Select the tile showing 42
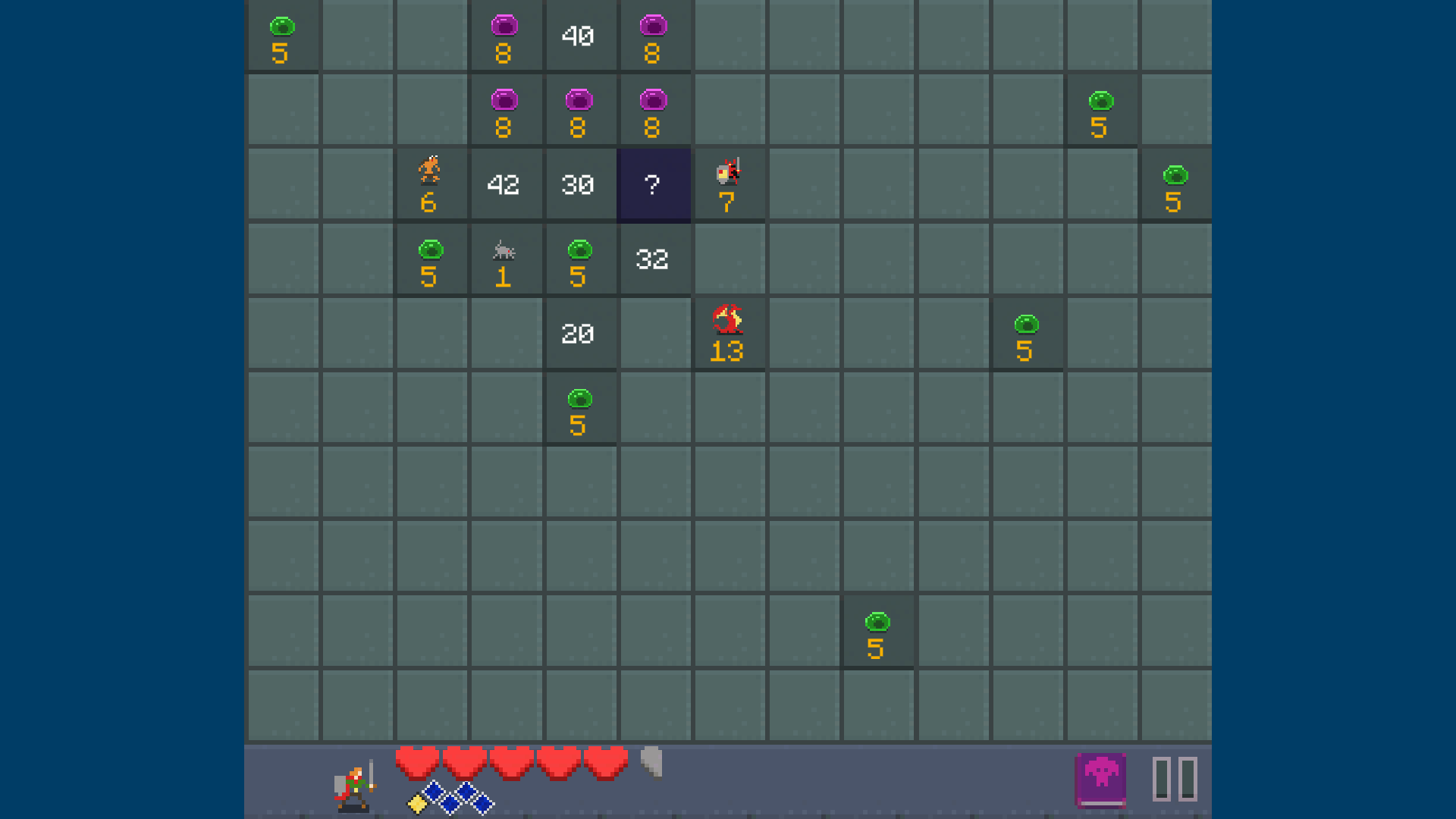Image resolution: width=1456 pixels, height=819 pixels. tap(506, 184)
